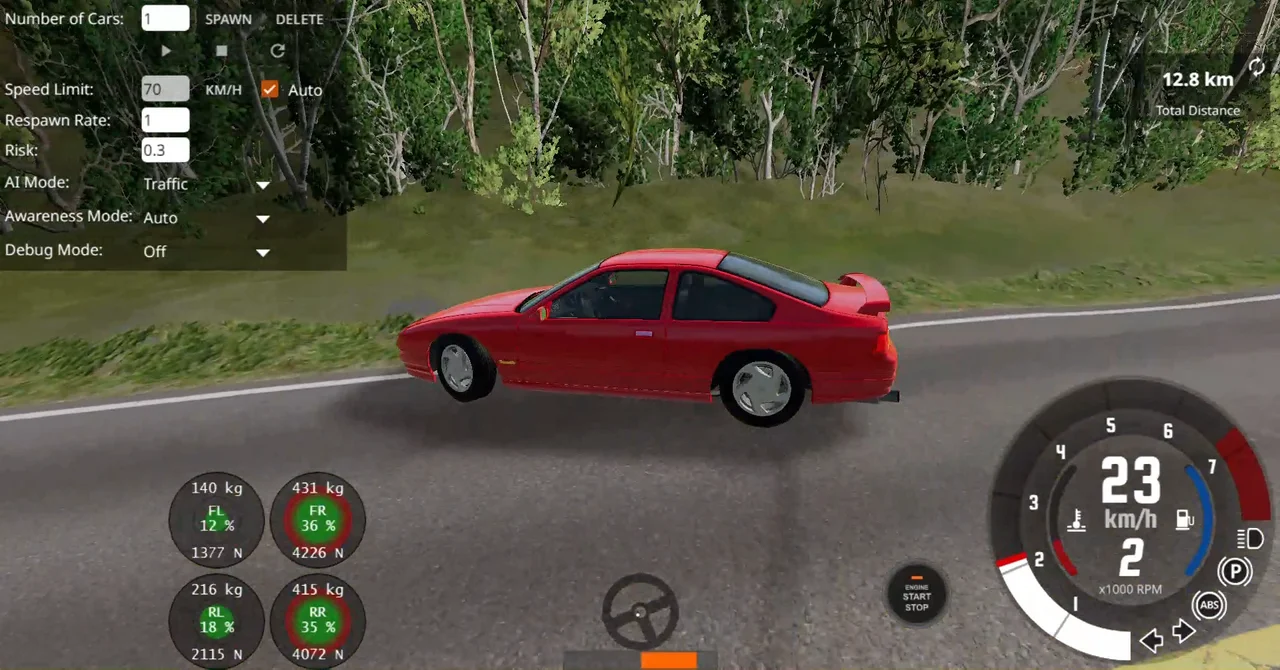Toggle the ABS indicator button
This screenshot has height=670, width=1280.
1209,605
